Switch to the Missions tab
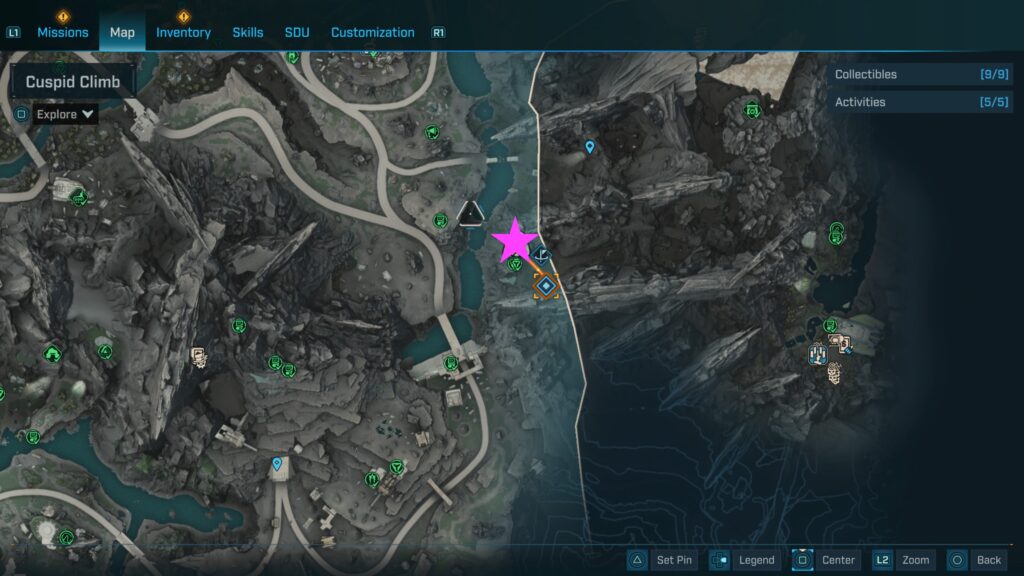This screenshot has width=1024, height=576. [63, 32]
